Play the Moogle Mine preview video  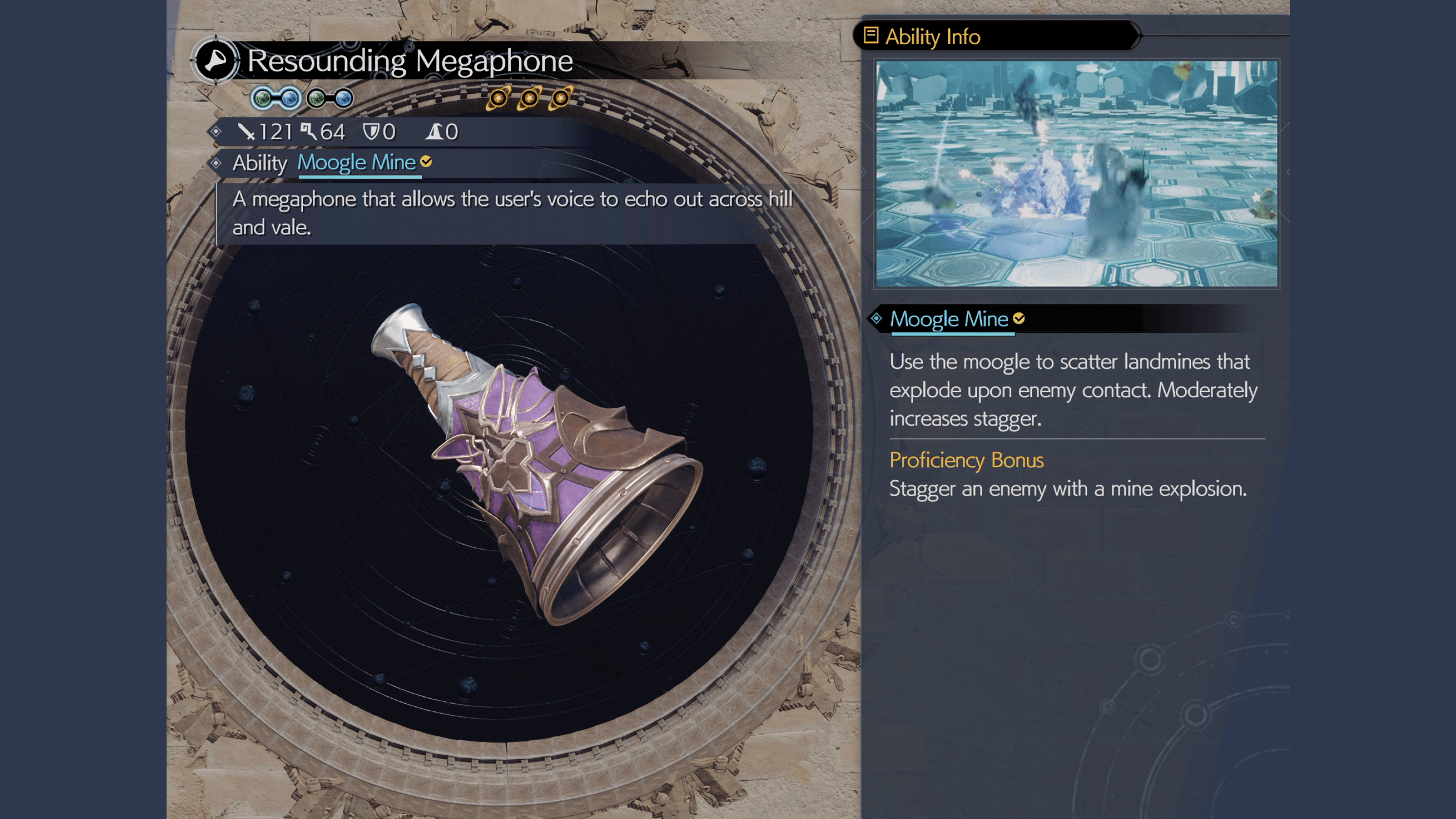click(1076, 173)
